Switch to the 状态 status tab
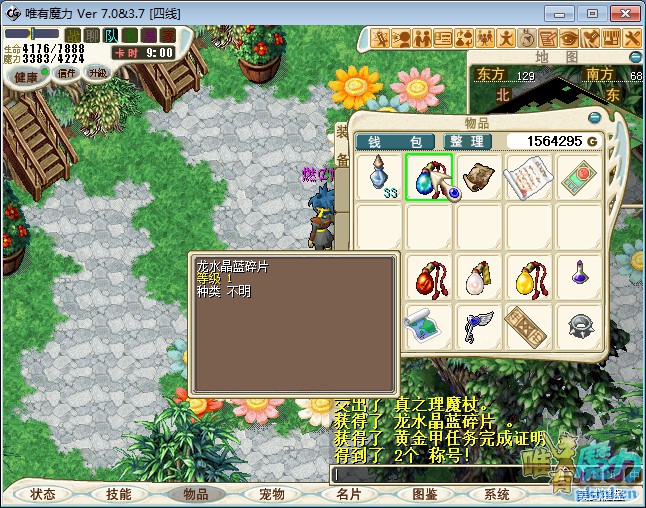Screen dimensions: 646x508 (x=43, y=495)
